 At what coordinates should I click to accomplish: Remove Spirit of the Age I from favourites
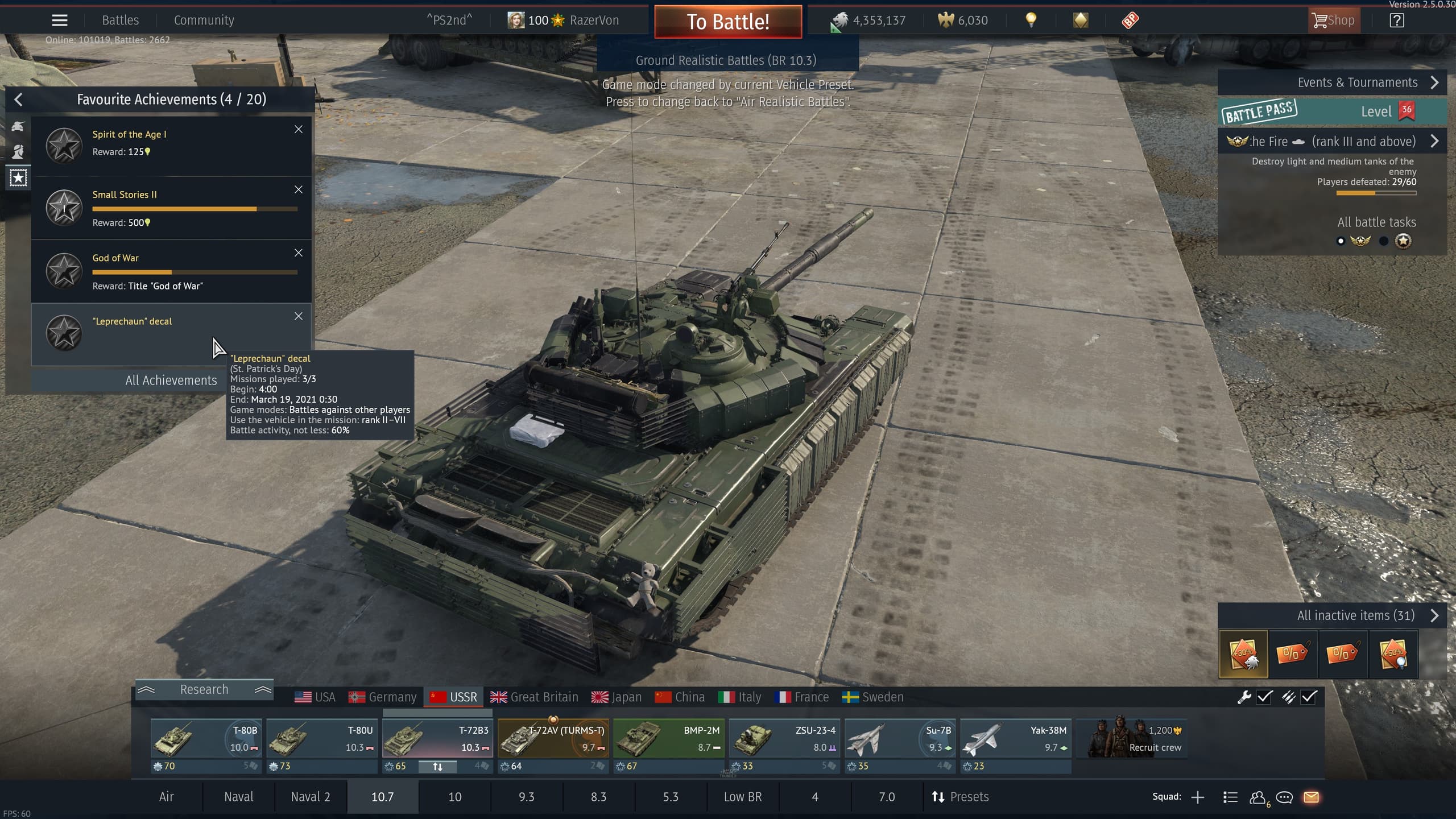coord(299,129)
